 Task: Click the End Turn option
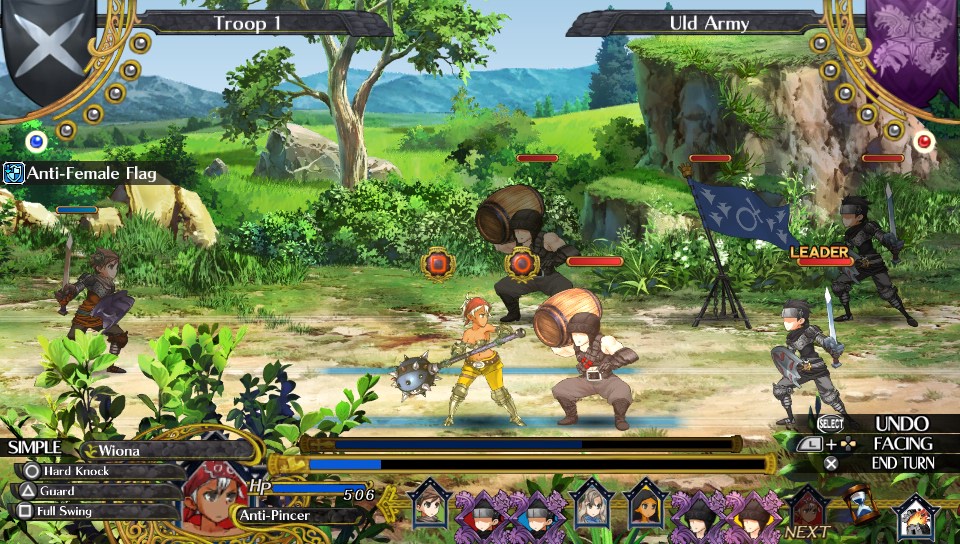[902, 463]
